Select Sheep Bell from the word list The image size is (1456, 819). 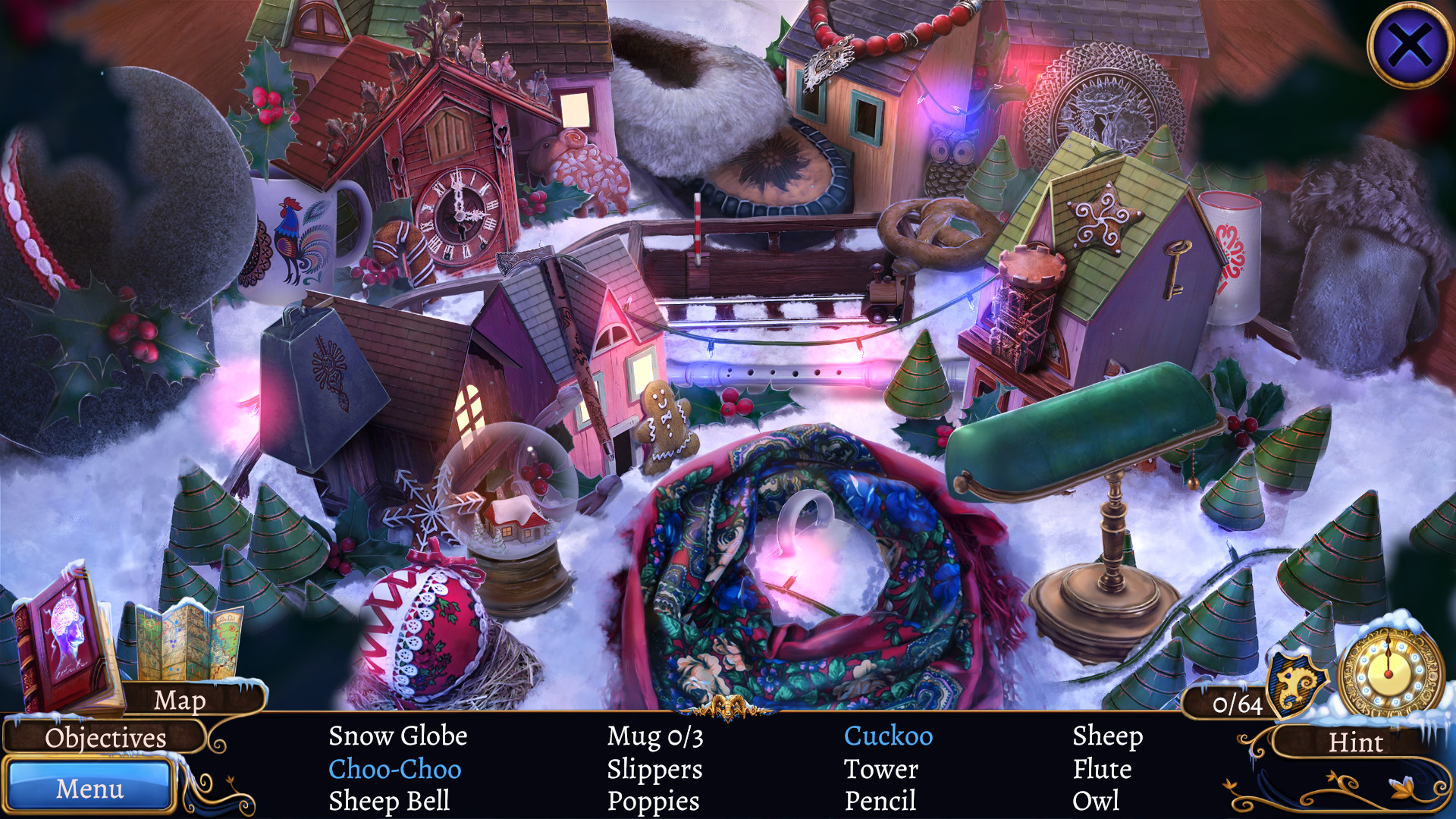tap(391, 801)
